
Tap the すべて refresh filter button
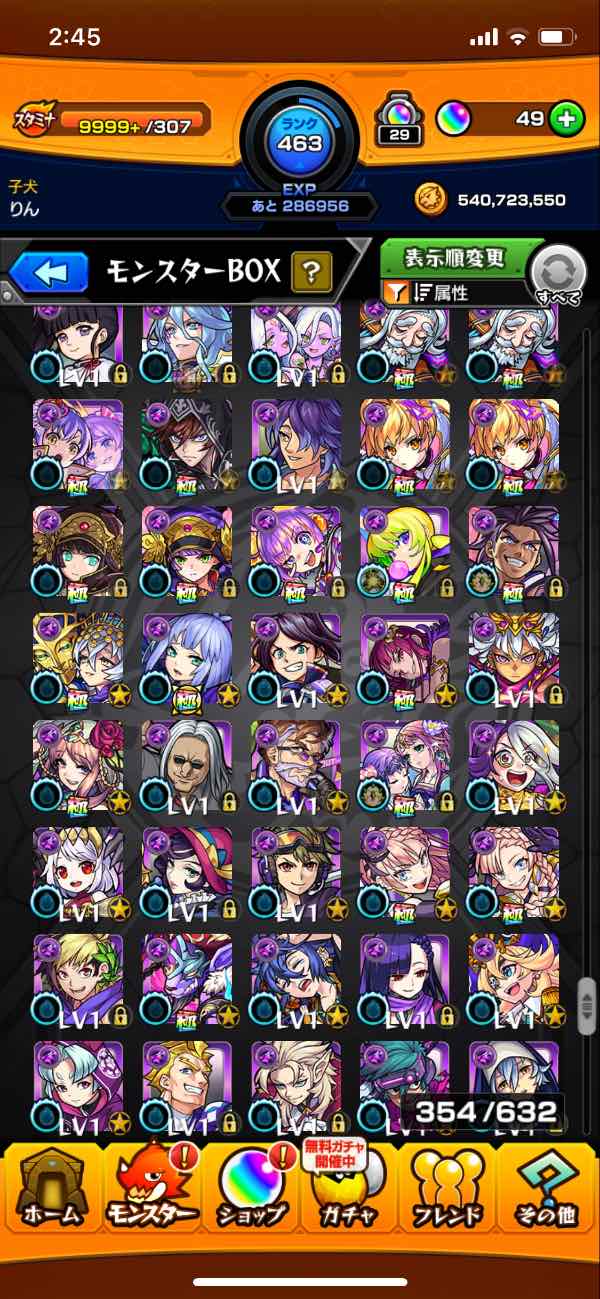pos(557,275)
